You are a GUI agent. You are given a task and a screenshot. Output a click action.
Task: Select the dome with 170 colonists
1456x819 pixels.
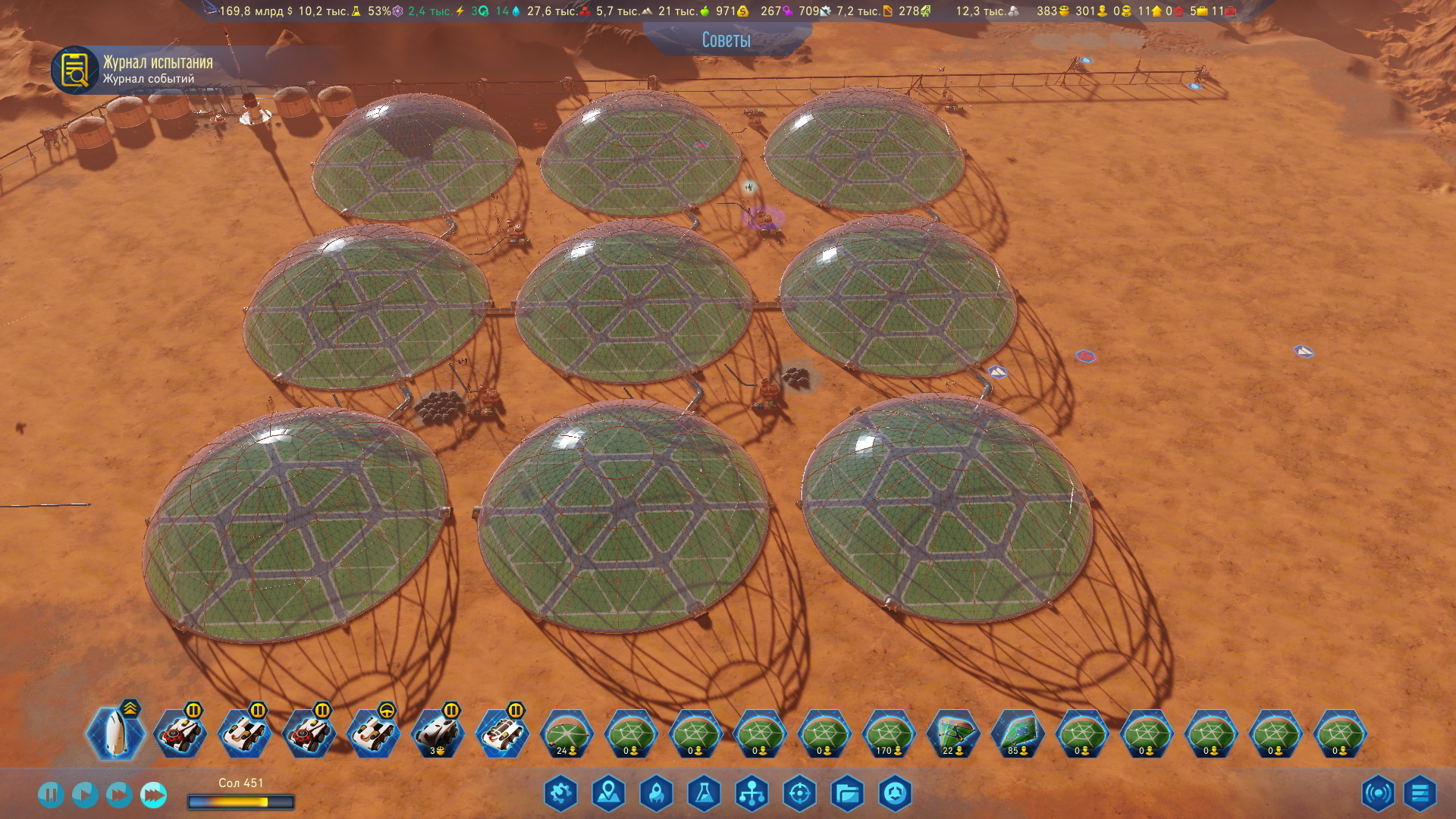889,733
